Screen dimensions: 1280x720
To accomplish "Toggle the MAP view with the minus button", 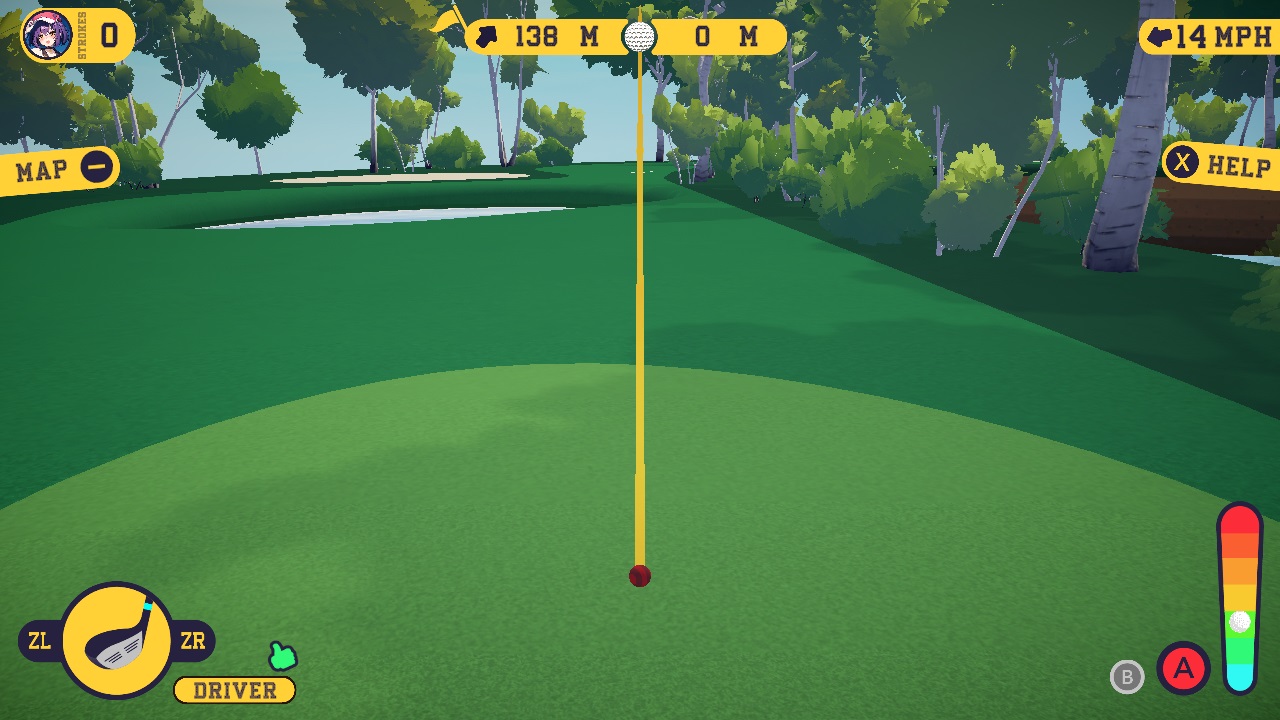I will (96, 168).
